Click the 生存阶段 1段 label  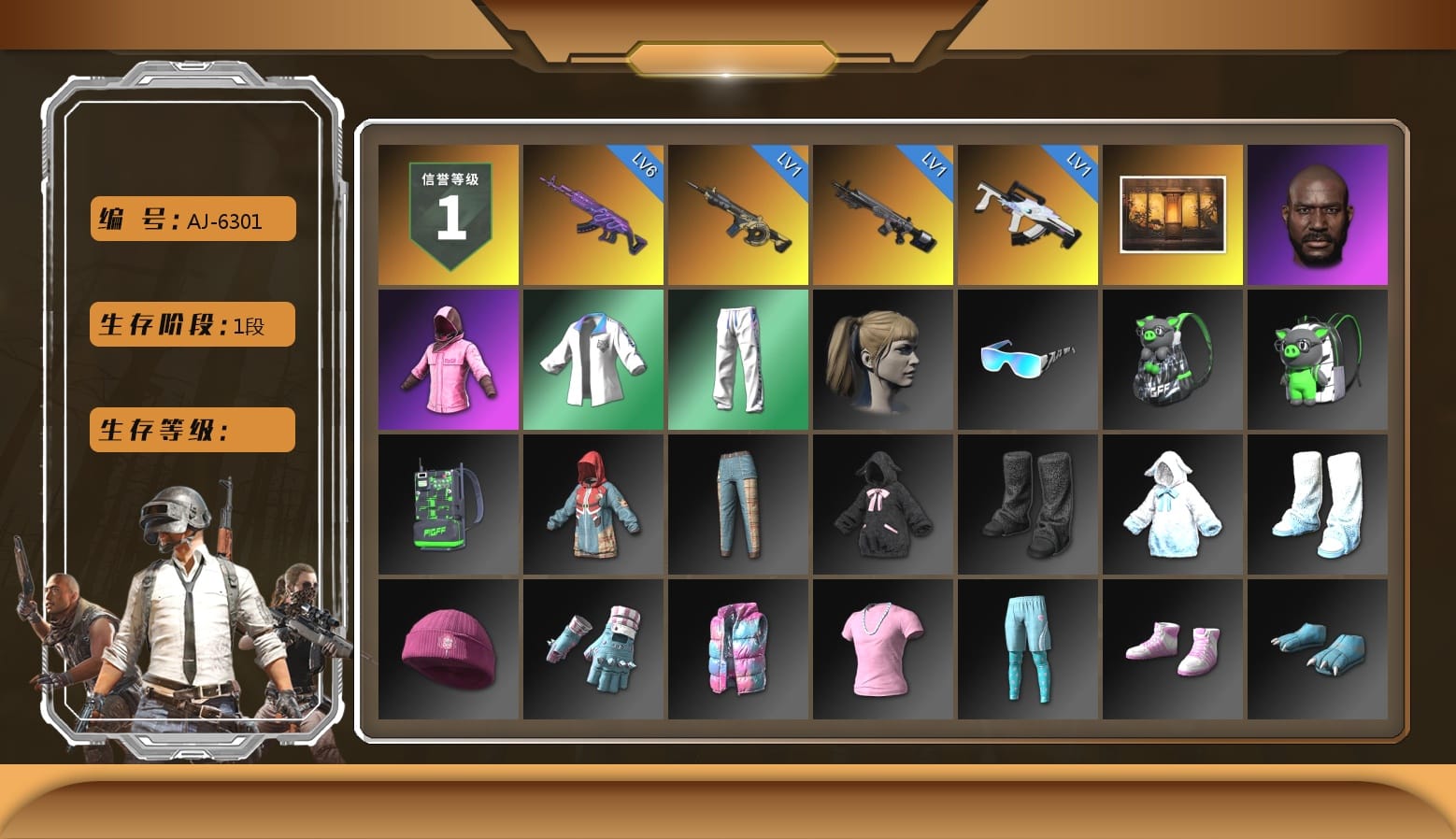(x=191, y=324)
